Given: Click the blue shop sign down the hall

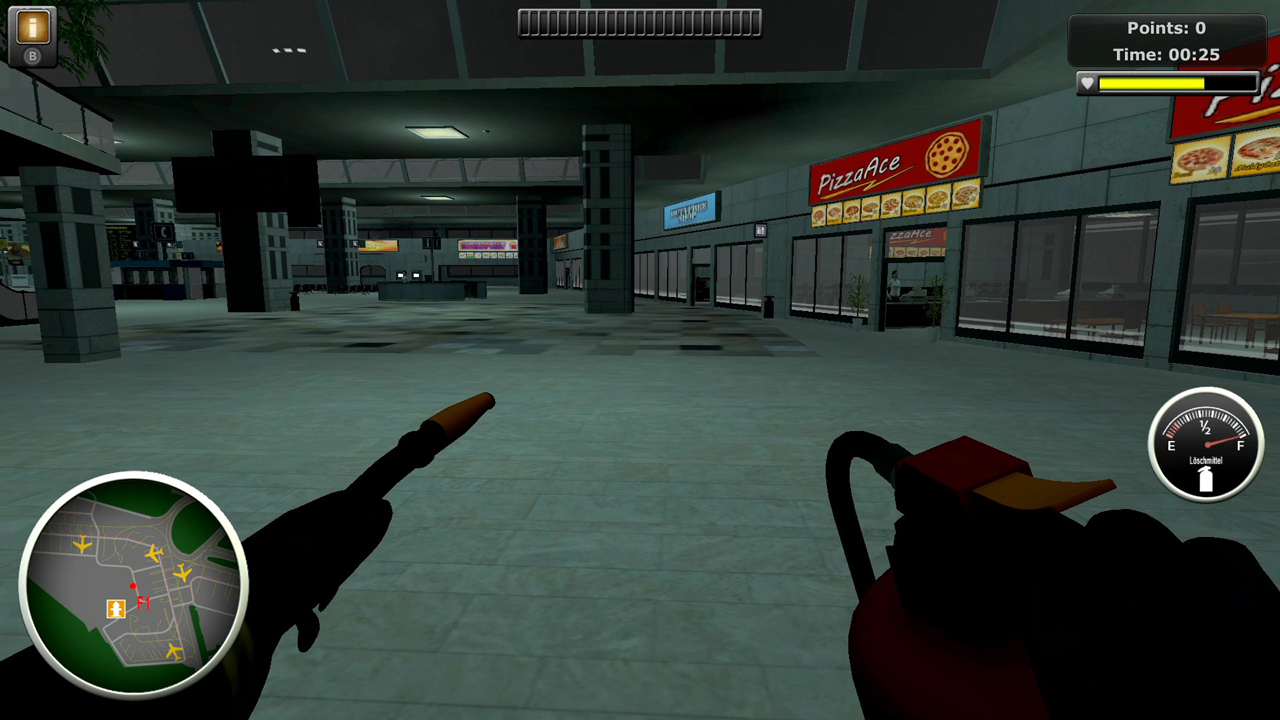Looking at the screenshot, I should pyautogui.click(x=690, y=211).
